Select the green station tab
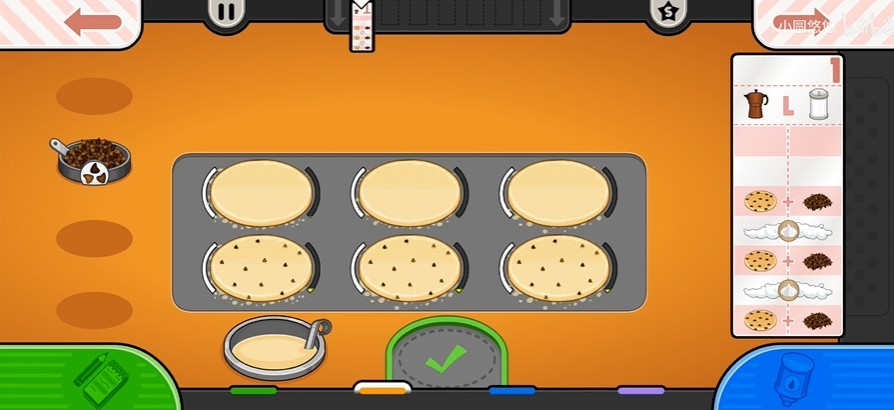 (253, 390)
